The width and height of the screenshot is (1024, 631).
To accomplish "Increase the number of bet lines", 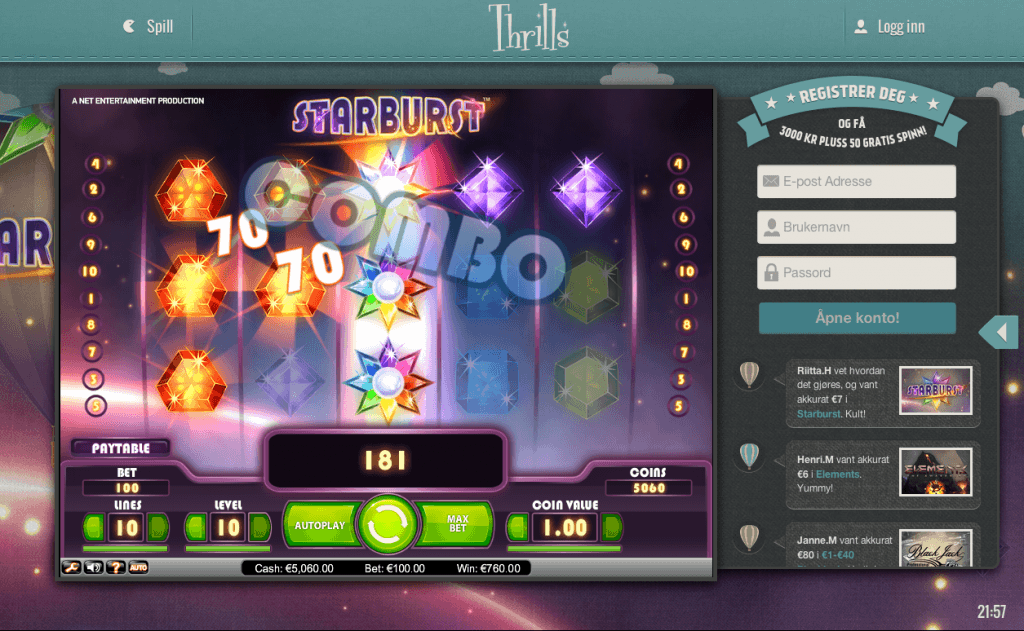I will (158, 527).
